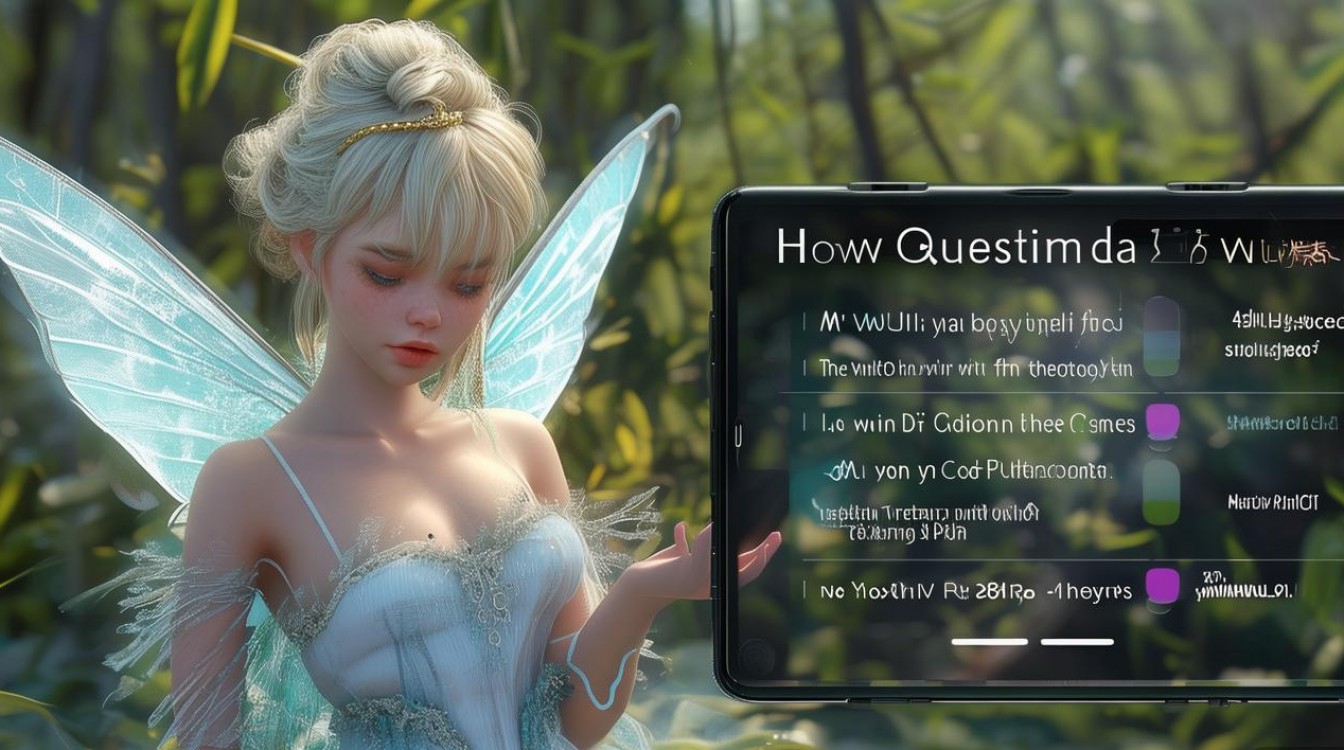The image size is (1344, 750).
Task: Toggle the purple switch in the "No YoxhIV" row
Action: 1162,586
